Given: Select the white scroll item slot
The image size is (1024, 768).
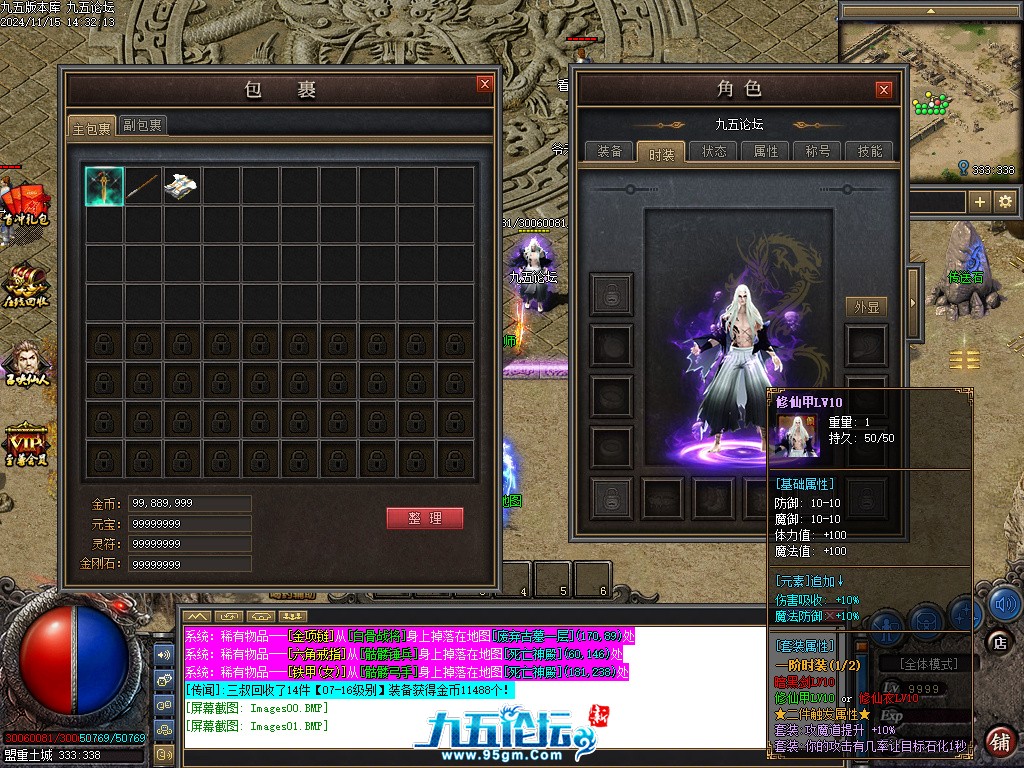Looking at the screenshot, I should click(182, 186).
